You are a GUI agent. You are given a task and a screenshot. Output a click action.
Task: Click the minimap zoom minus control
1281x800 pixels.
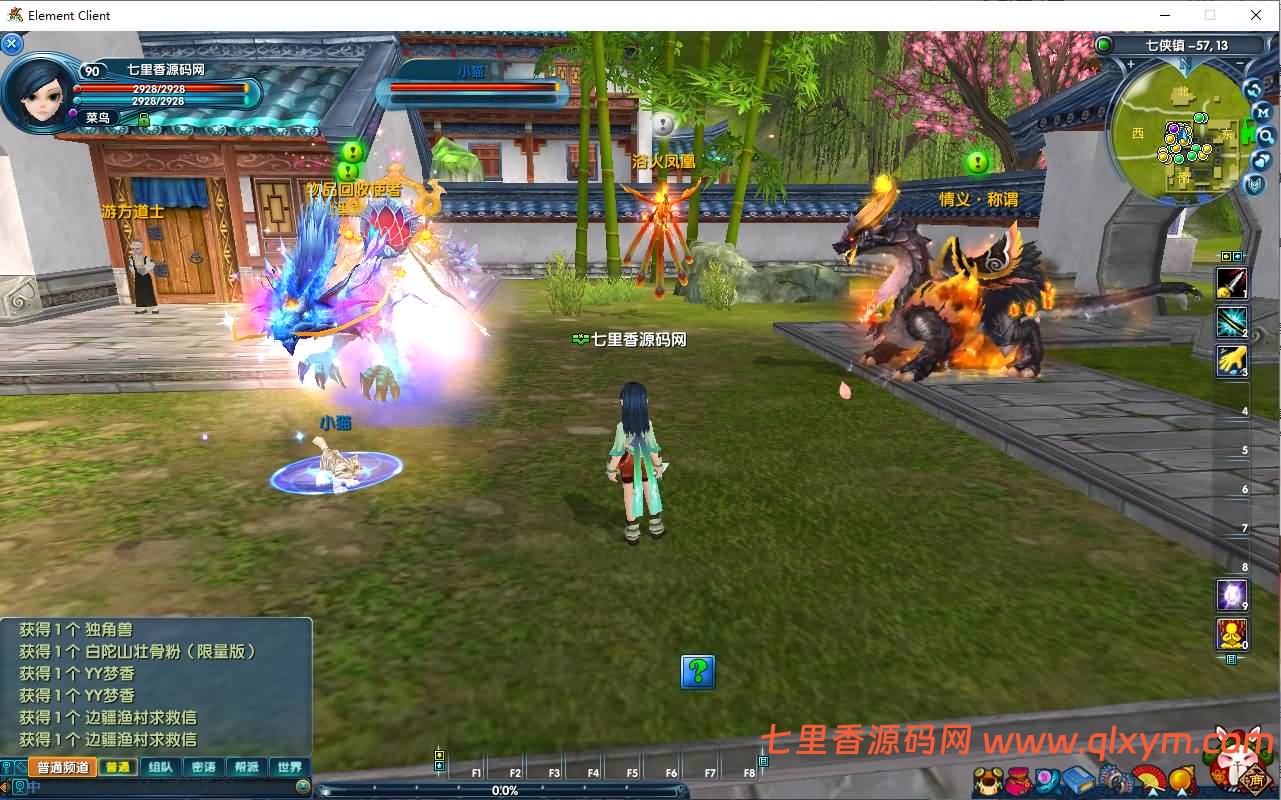point(1238,64)
